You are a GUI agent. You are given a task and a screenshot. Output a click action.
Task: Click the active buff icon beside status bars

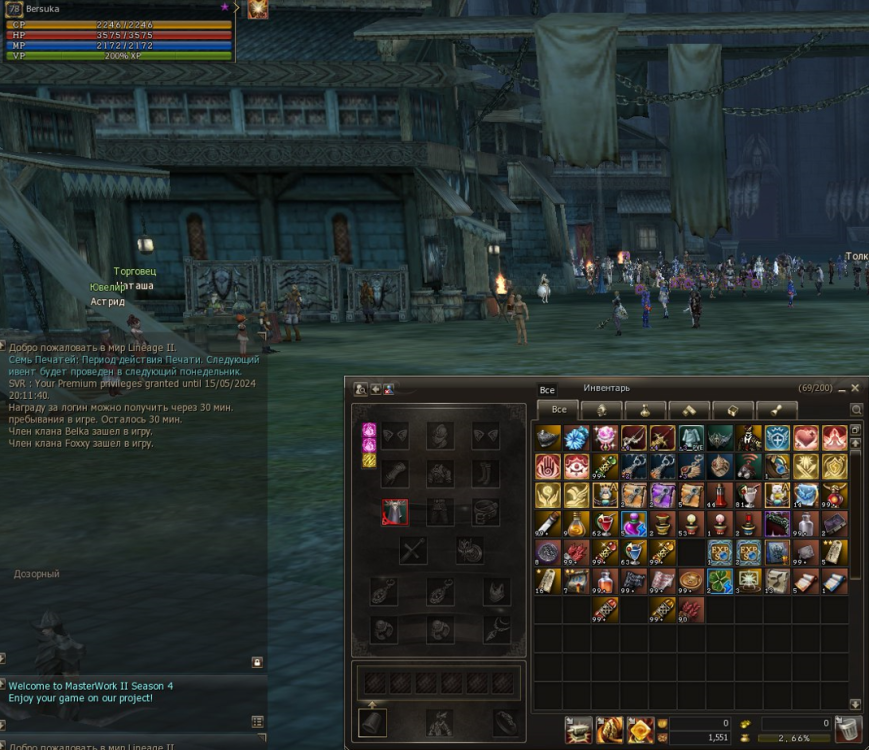pyautogui.click(x=258, y=10)
